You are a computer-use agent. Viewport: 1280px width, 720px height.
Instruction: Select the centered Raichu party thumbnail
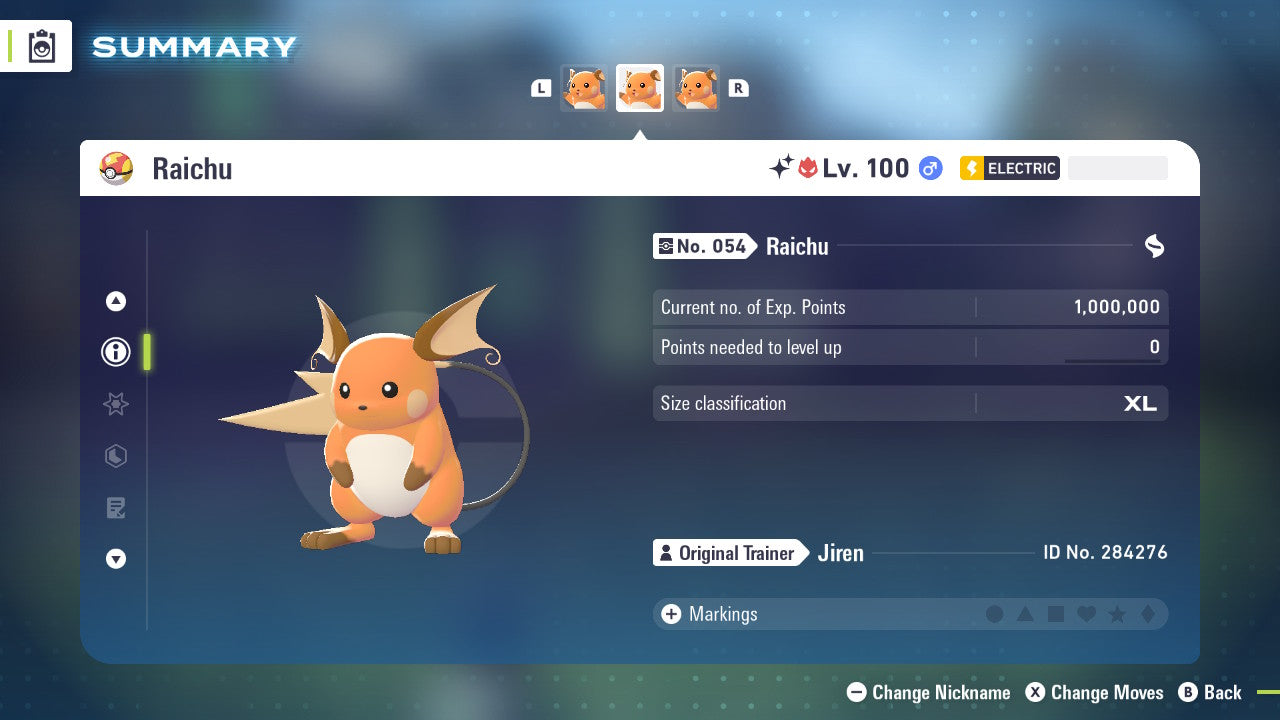(x=639, y=87)
